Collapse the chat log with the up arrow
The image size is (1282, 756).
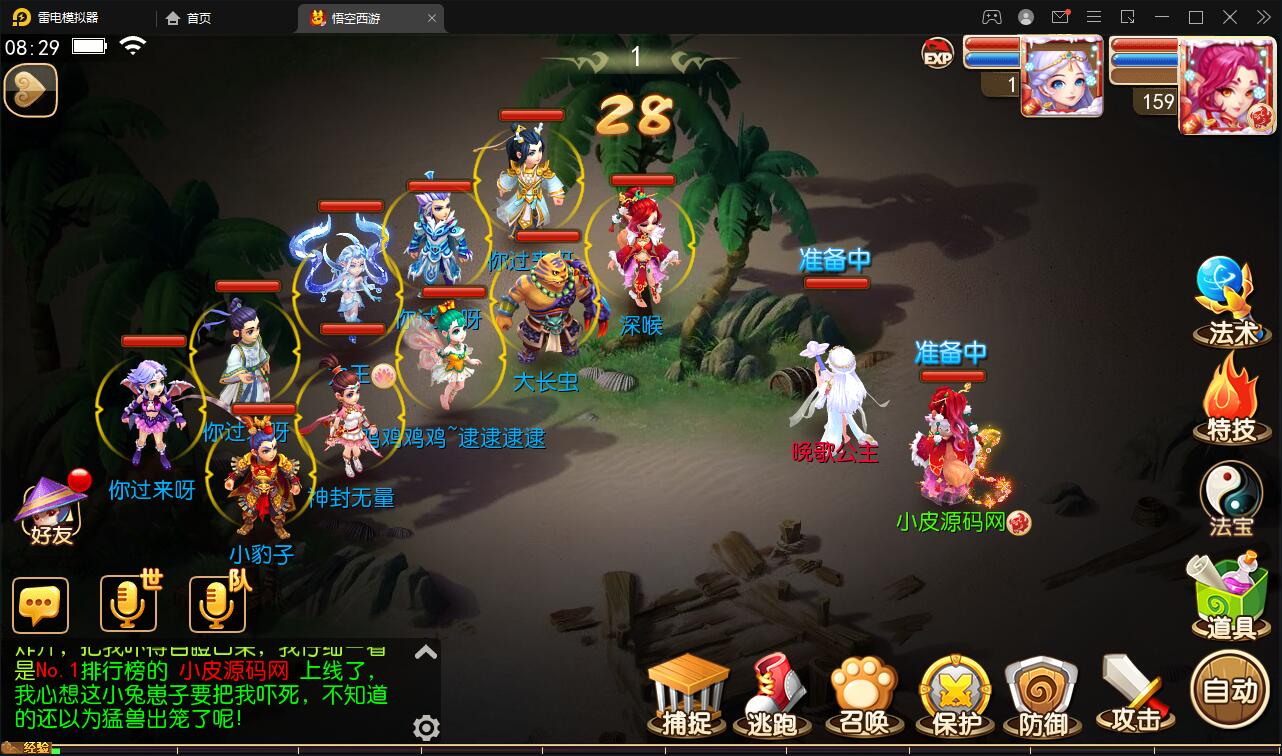point(425,650)
